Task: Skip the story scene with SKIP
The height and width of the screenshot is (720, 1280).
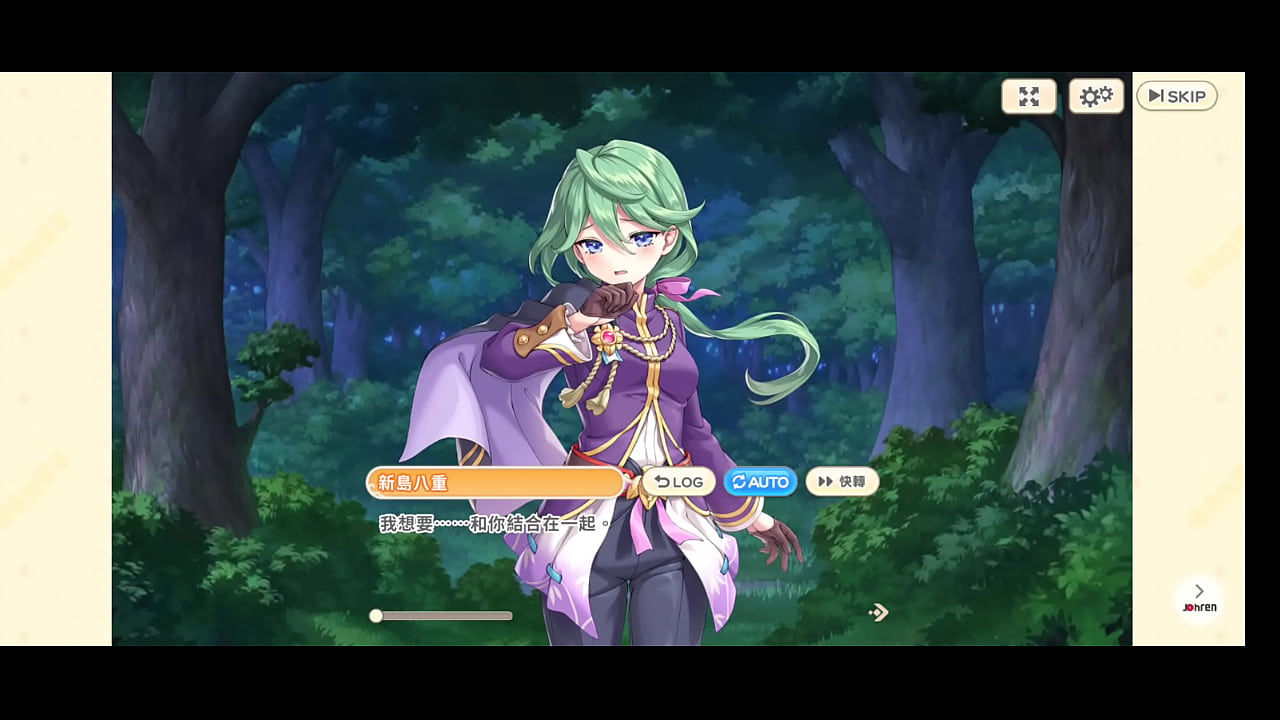Action: 1176,96
